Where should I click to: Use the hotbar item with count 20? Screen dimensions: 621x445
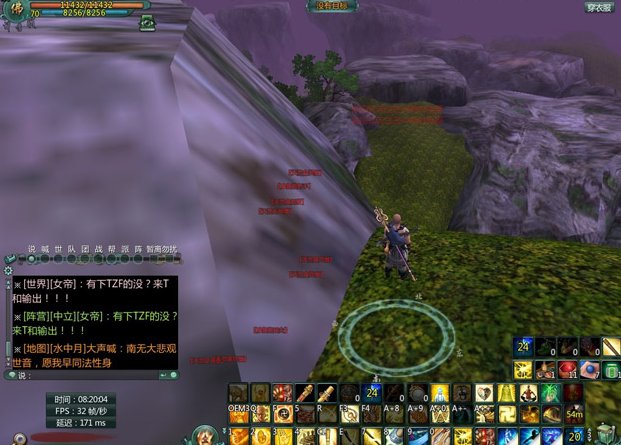pyautogui.click(x=574, y=436)
